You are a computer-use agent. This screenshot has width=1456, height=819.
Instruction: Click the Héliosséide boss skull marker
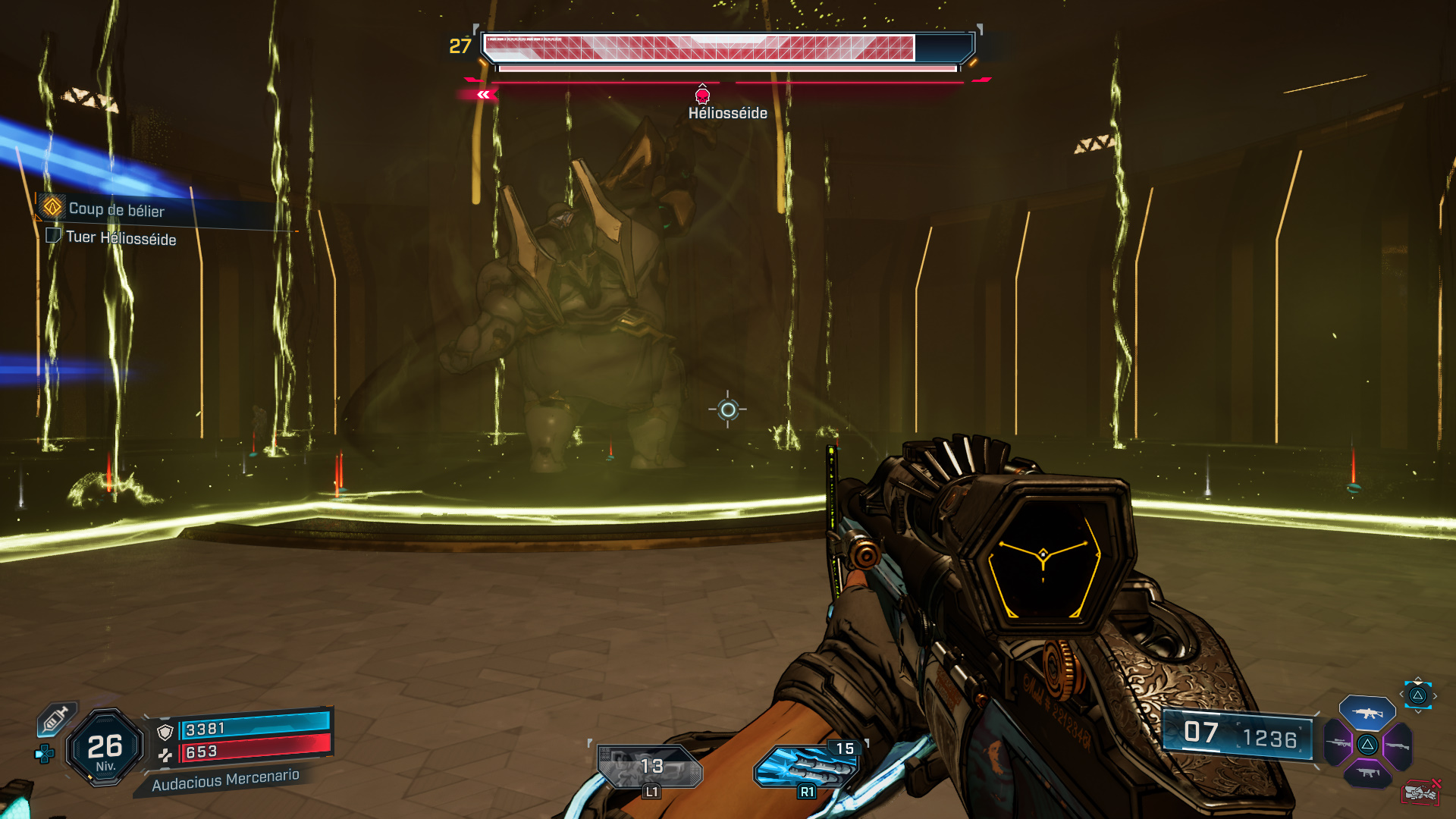(702, 95)
